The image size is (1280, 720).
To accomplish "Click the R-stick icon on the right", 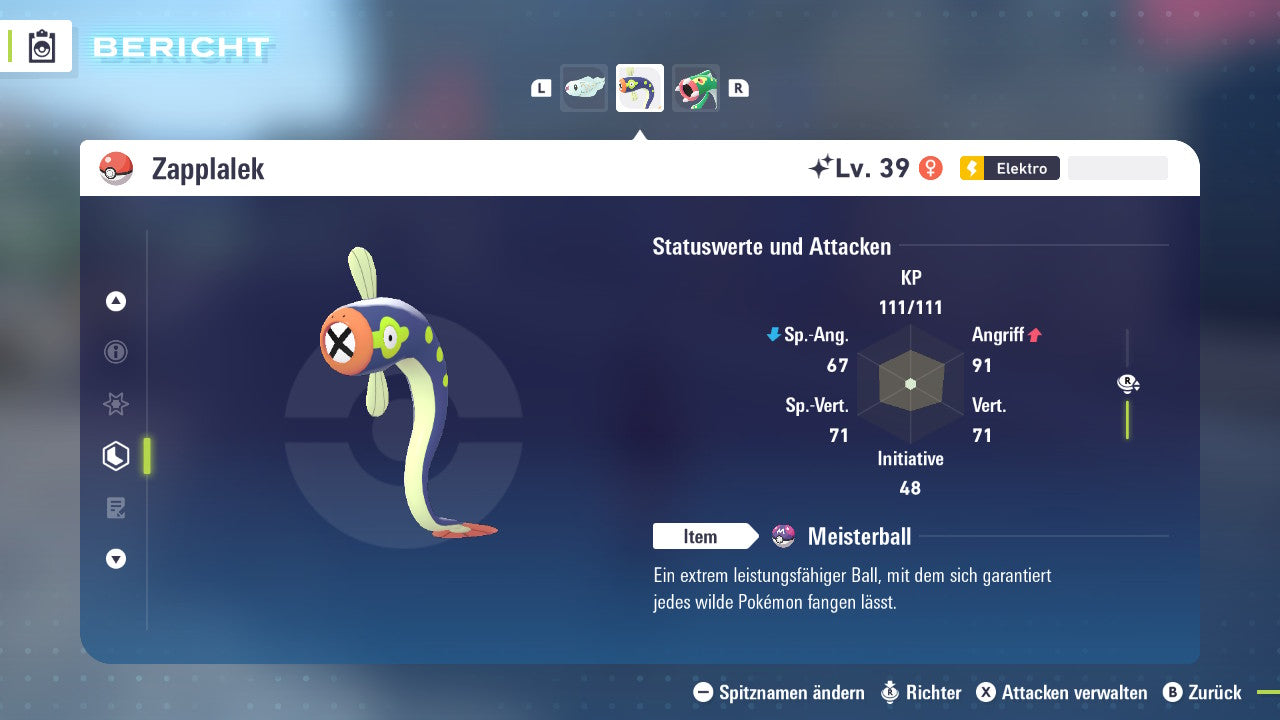I will (x=1127, y=383).
